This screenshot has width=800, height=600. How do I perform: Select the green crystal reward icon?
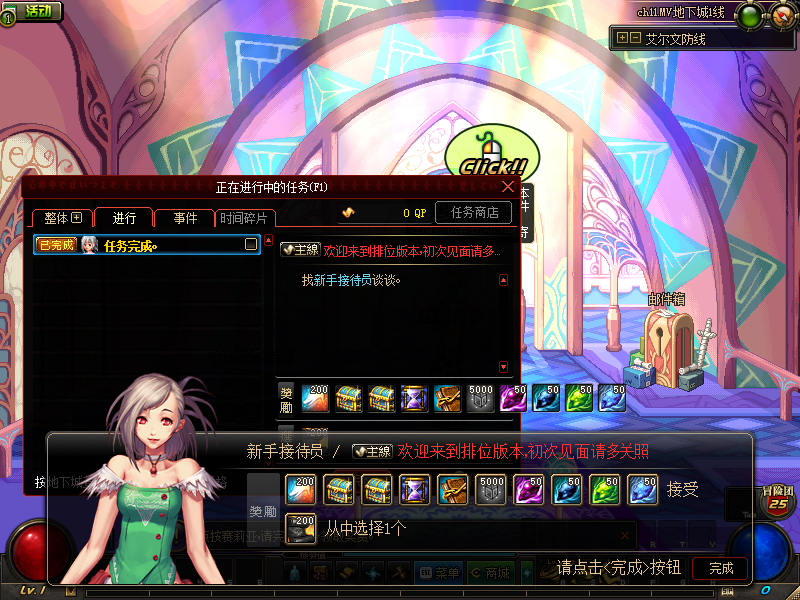[x=605, y=490]
